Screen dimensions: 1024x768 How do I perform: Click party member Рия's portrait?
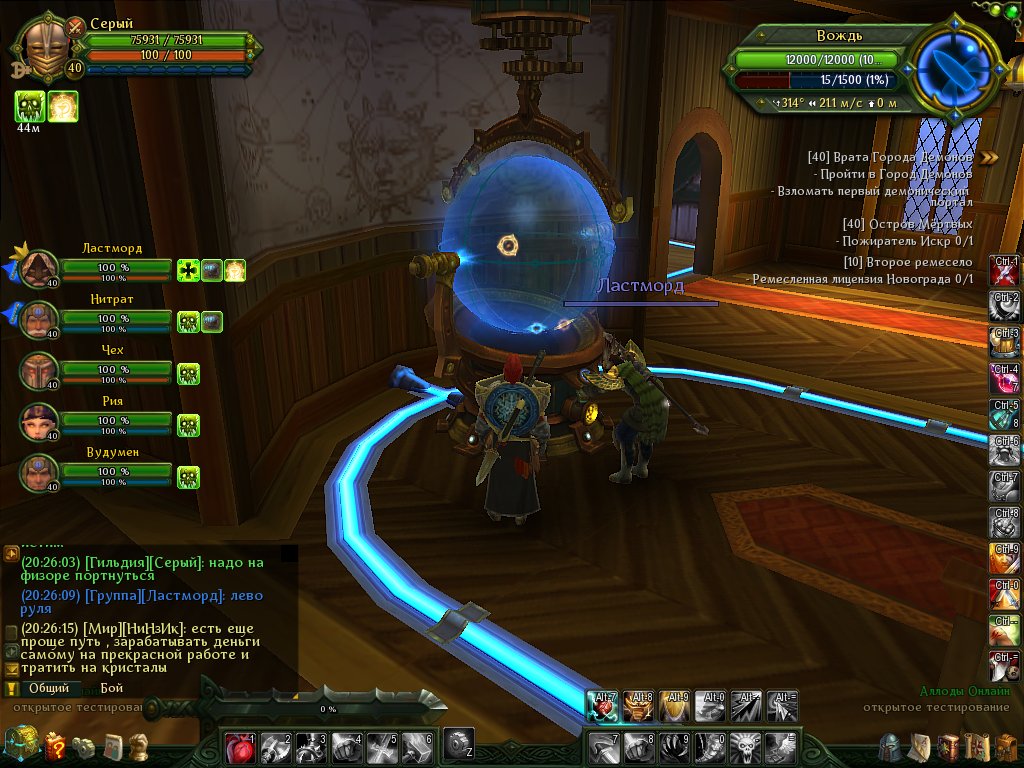click(x=40, y=422)
